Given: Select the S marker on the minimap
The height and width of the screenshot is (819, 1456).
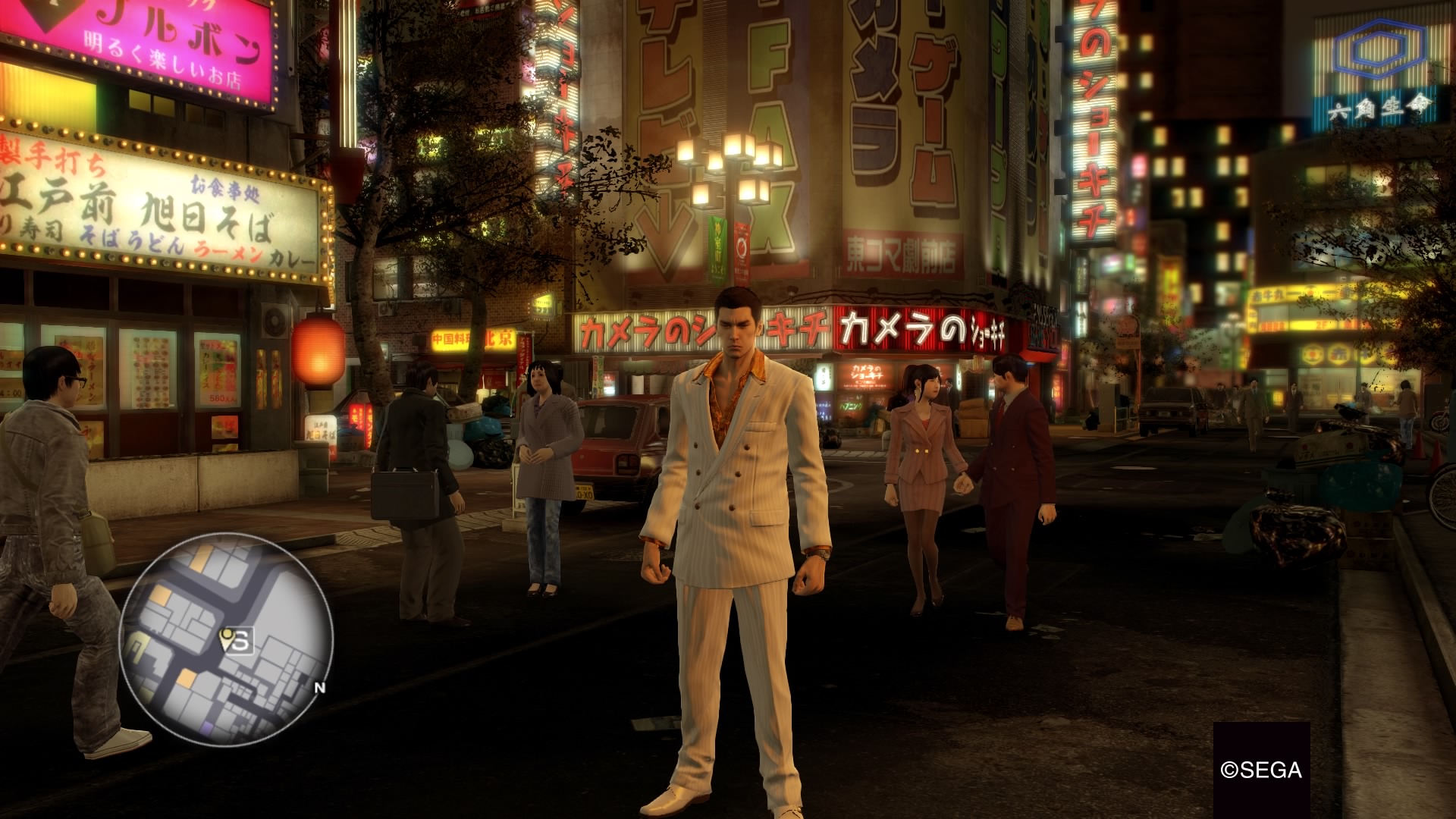Looking at the screenshot, I should (x=240, y=642).
